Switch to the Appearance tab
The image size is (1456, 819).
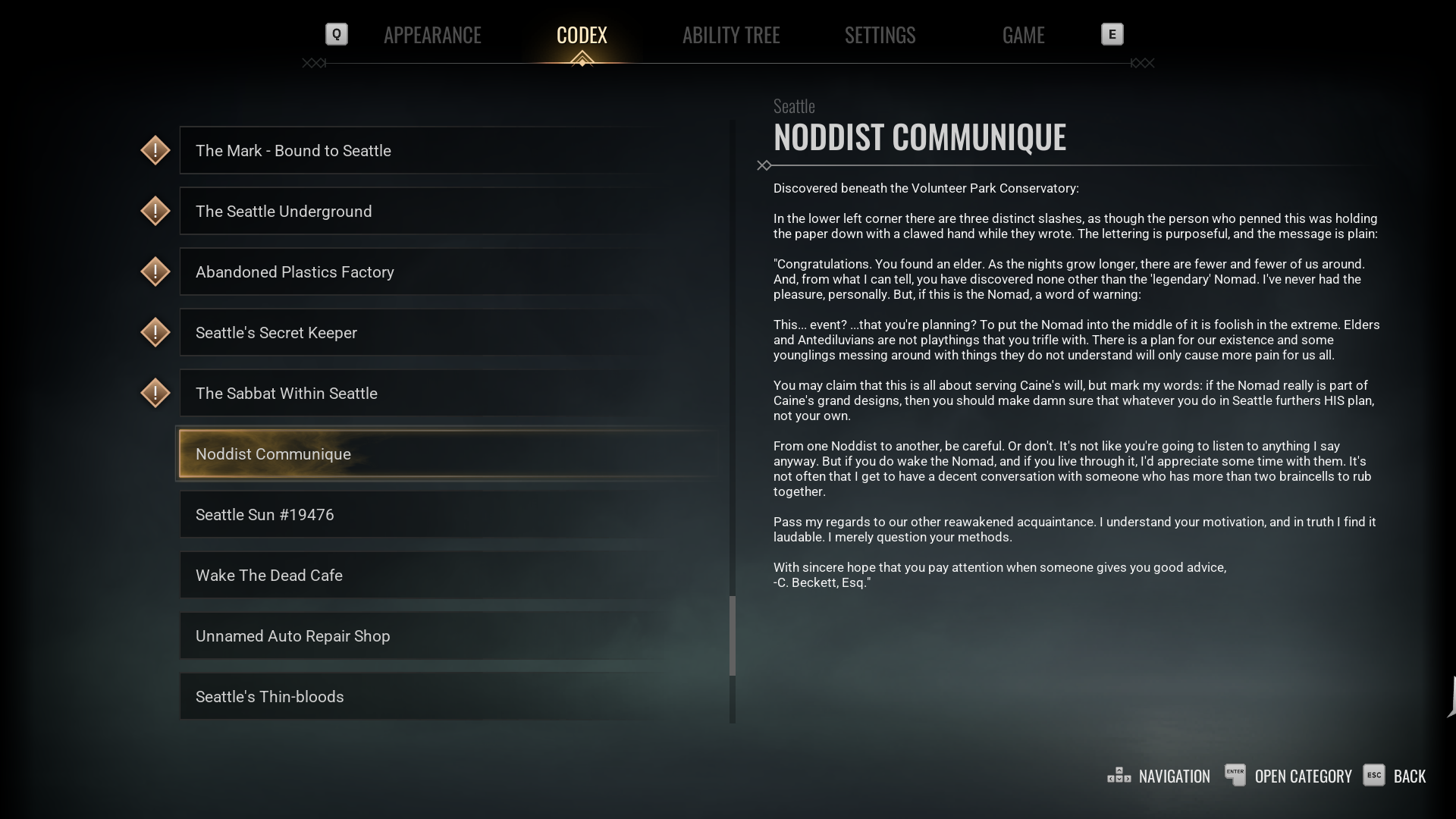point(432,35)
